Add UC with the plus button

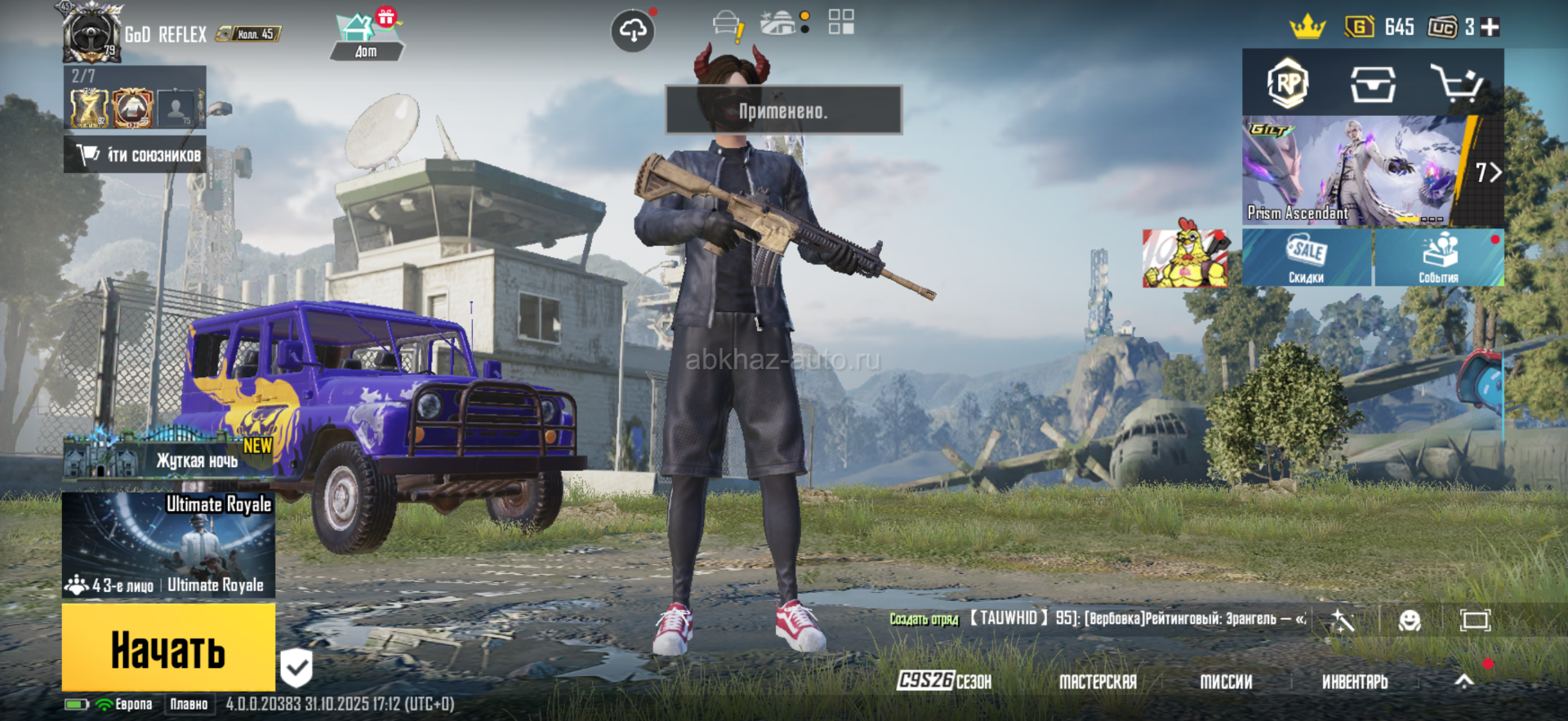tap(1490, 27)
